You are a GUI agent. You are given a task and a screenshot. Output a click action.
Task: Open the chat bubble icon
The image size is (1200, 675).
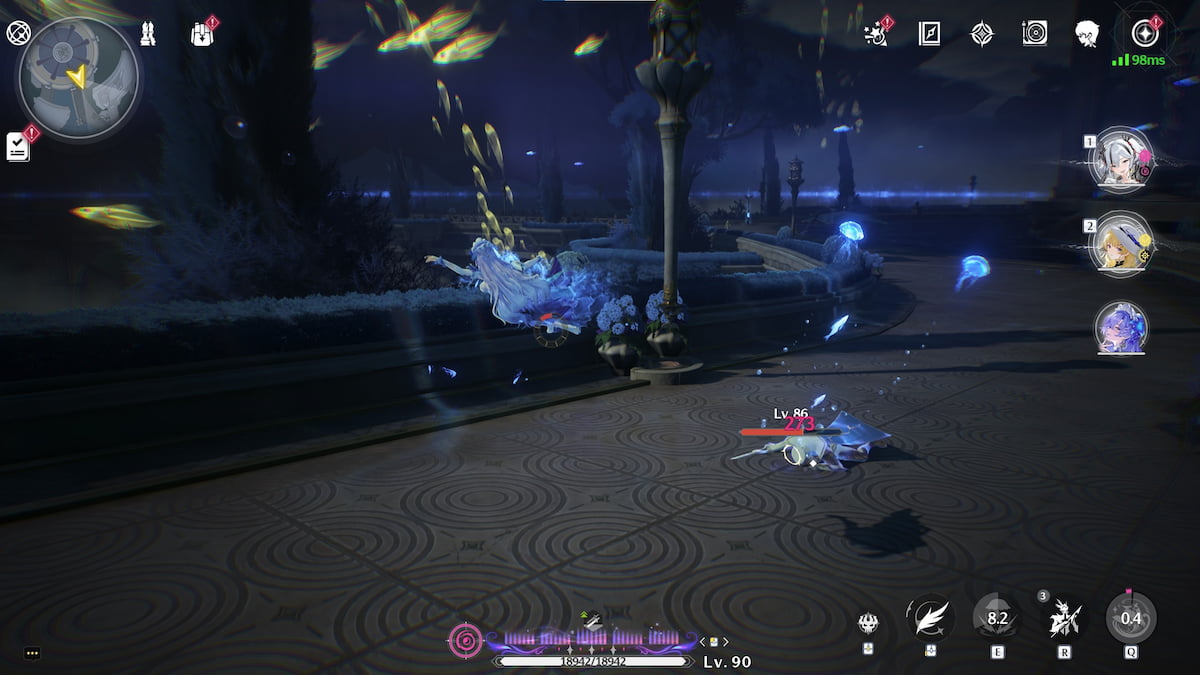pyautogui.click(x=32, y=653)
